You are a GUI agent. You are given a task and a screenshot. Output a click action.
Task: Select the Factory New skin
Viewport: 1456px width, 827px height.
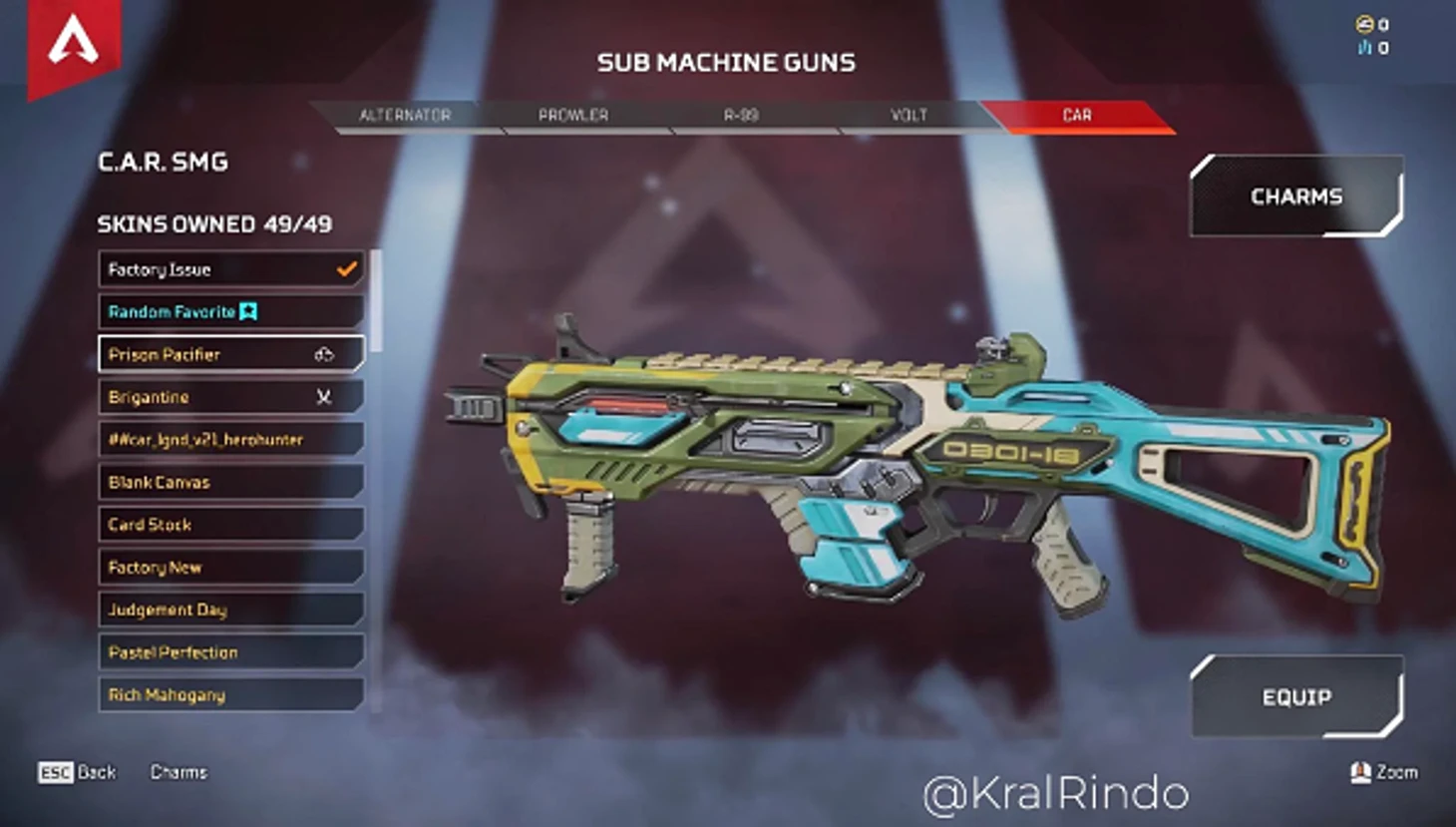pos(230,568)
